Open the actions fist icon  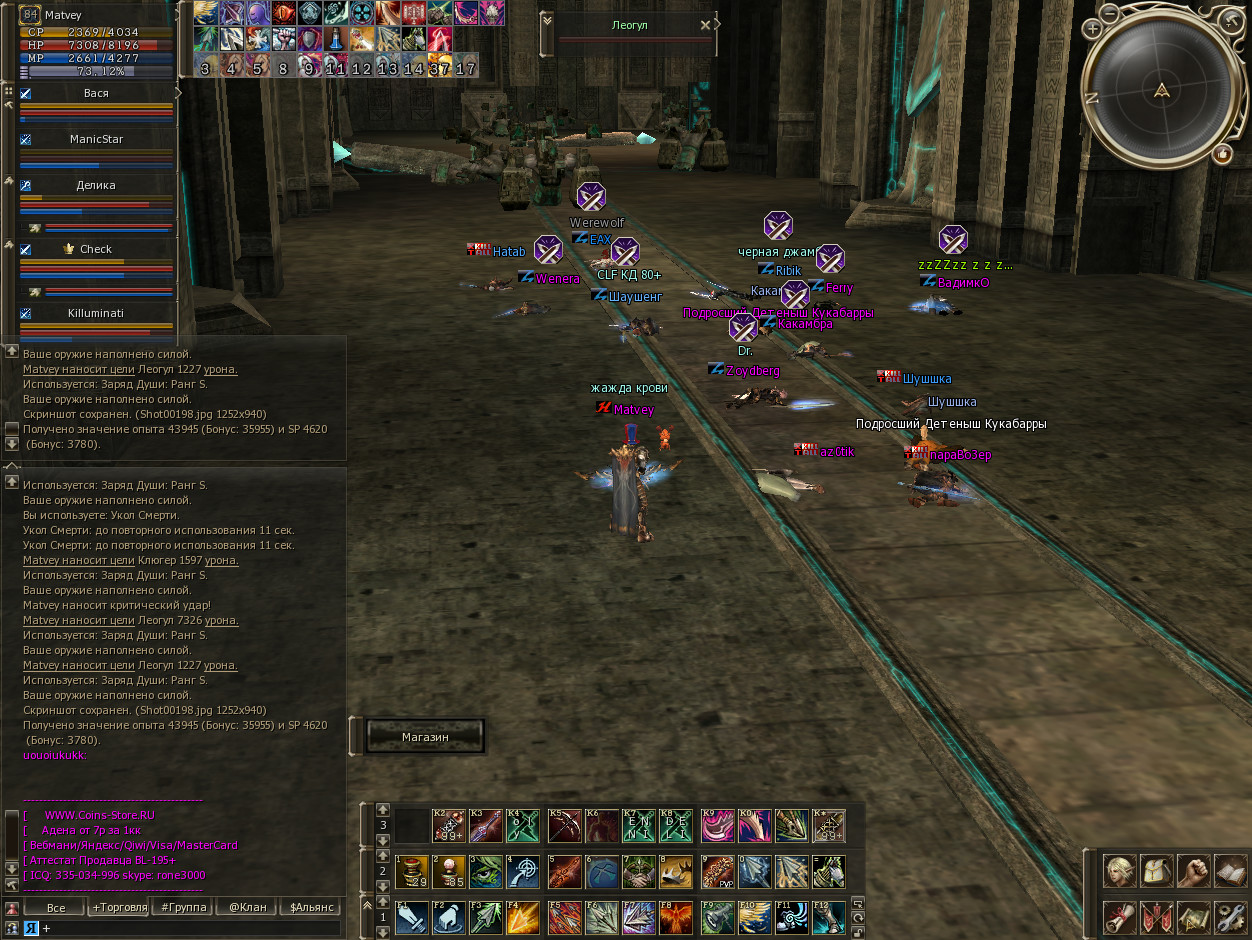pyautogui.click(x=1193, y=871)
